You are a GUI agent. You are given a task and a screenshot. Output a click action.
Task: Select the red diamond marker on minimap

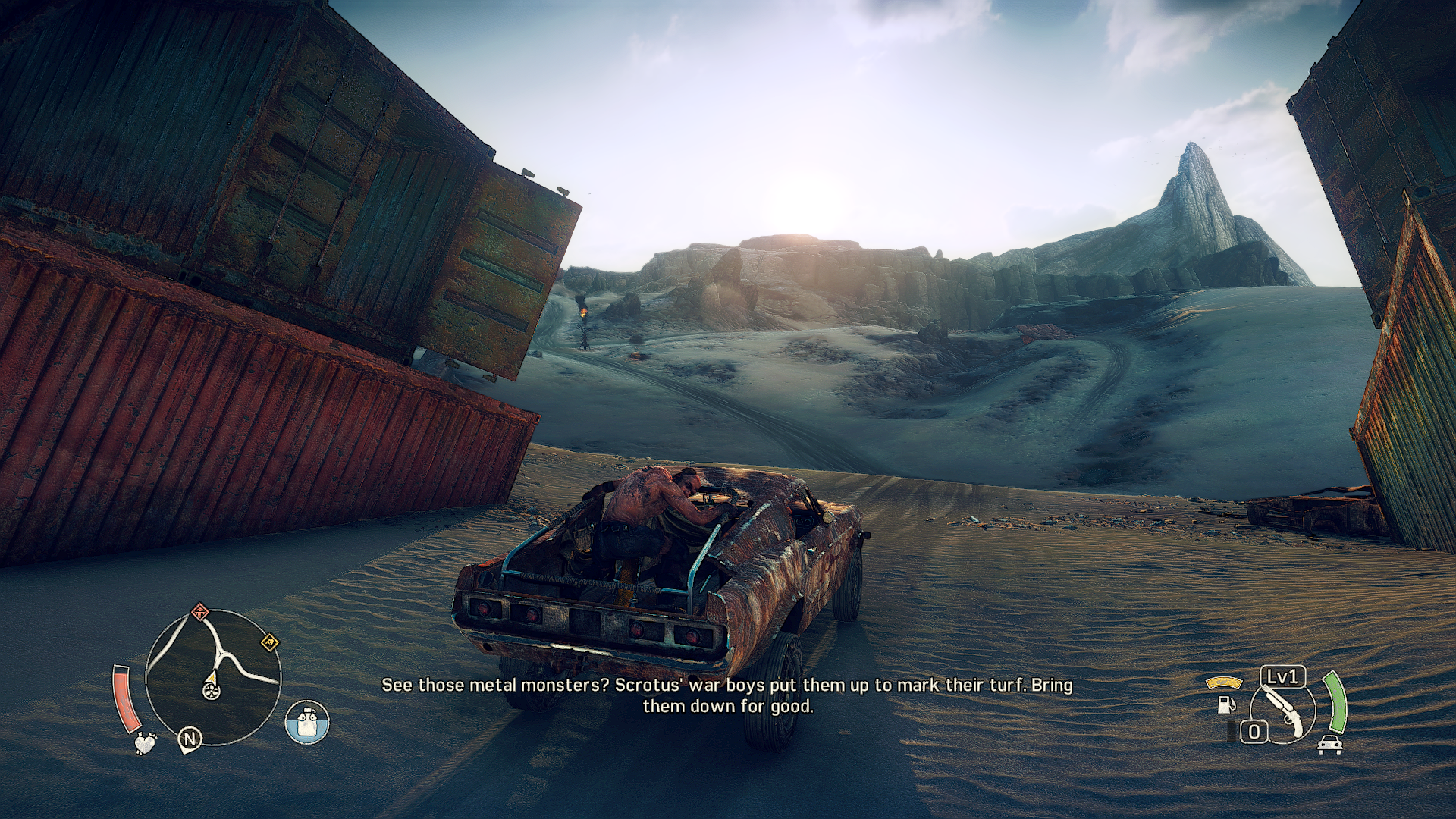pos(199,610)
